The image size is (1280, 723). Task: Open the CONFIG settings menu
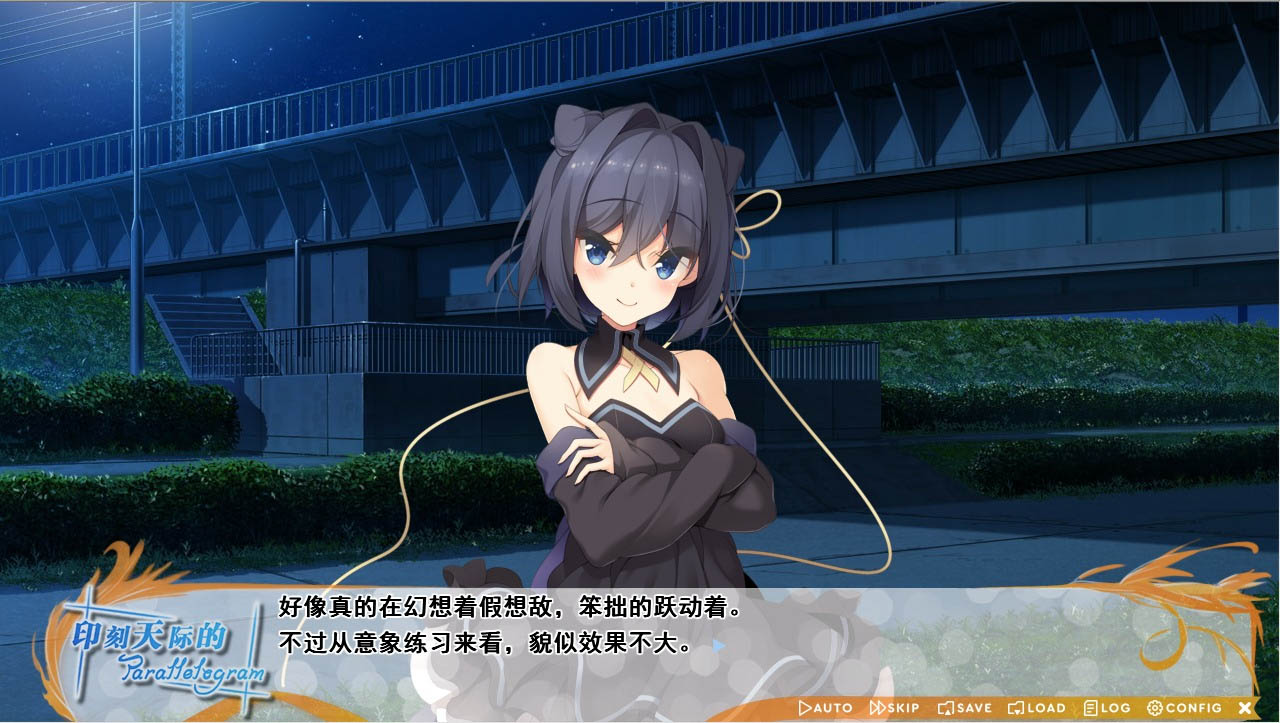pos(1184,708)
